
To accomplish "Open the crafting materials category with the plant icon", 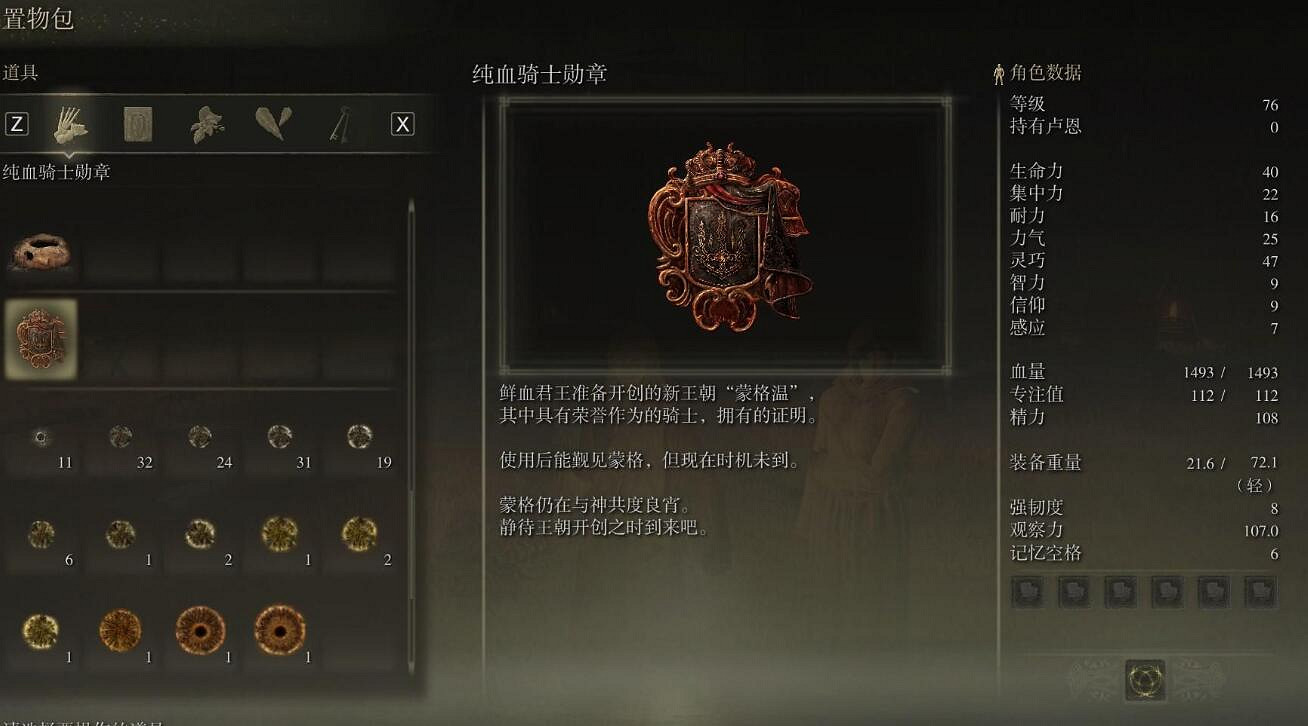I will tap(205, 123).
